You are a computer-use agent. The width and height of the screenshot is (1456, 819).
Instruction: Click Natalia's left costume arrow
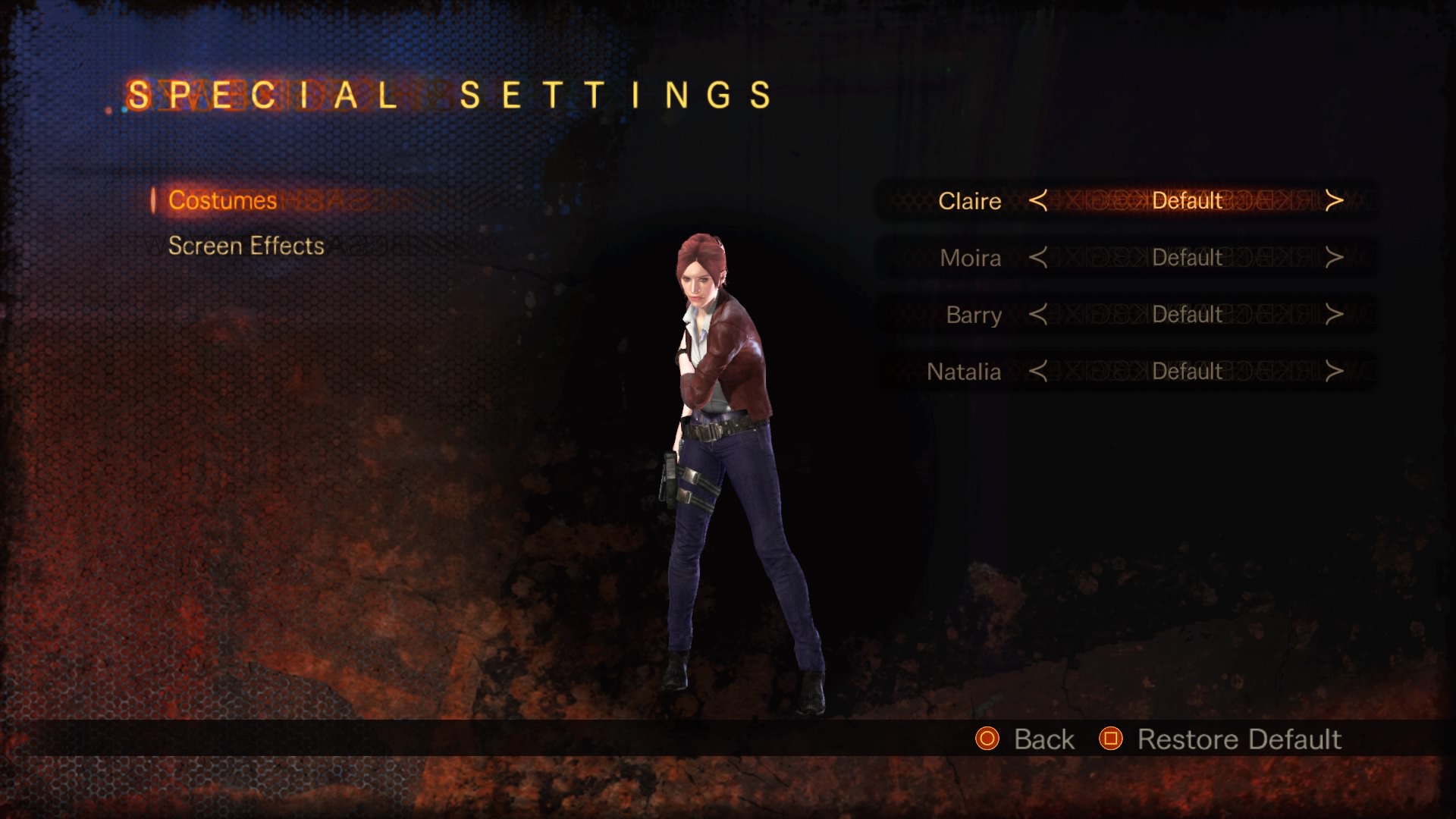point(1038,372)
